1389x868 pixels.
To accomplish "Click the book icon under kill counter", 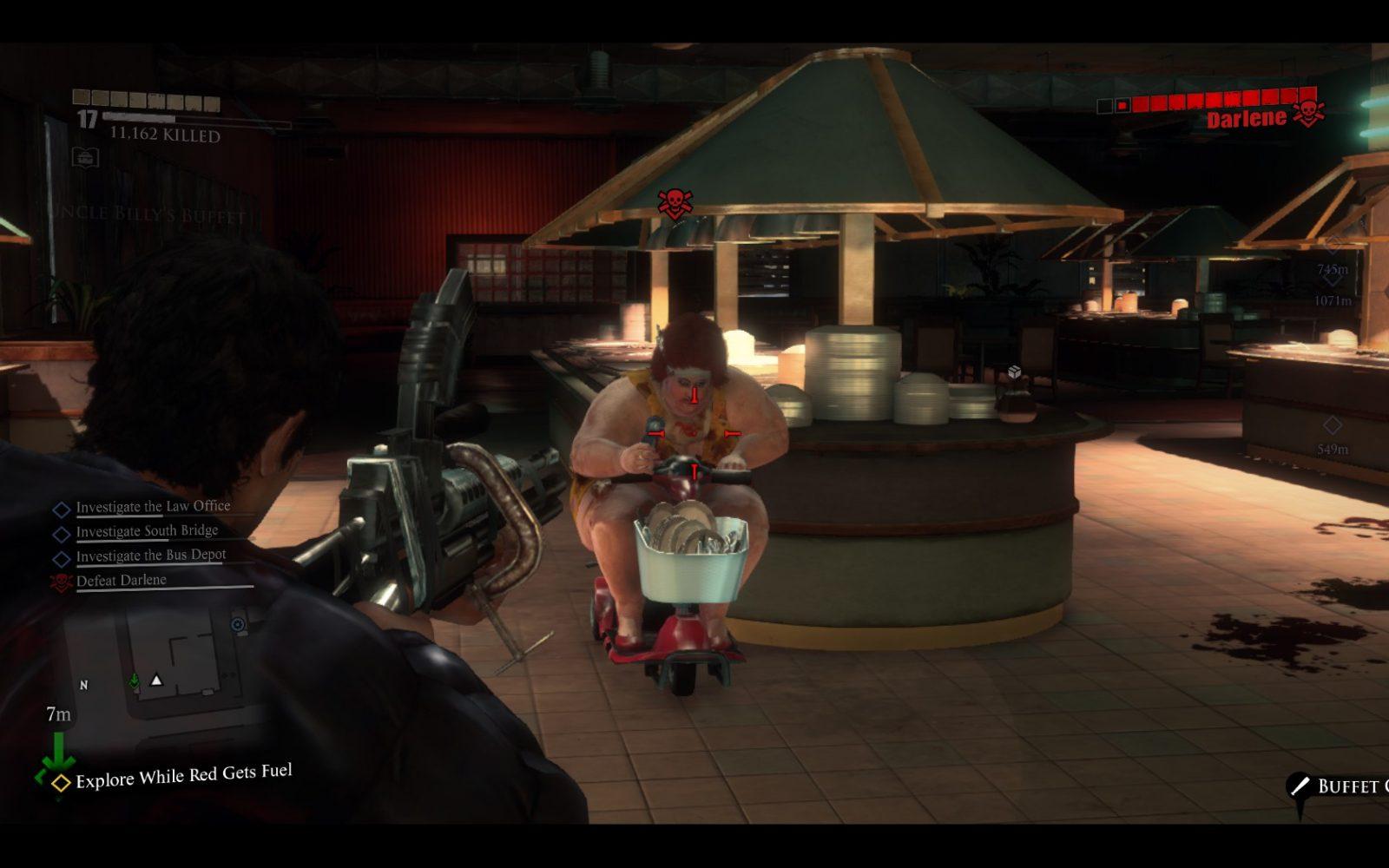I will point(85,157).
